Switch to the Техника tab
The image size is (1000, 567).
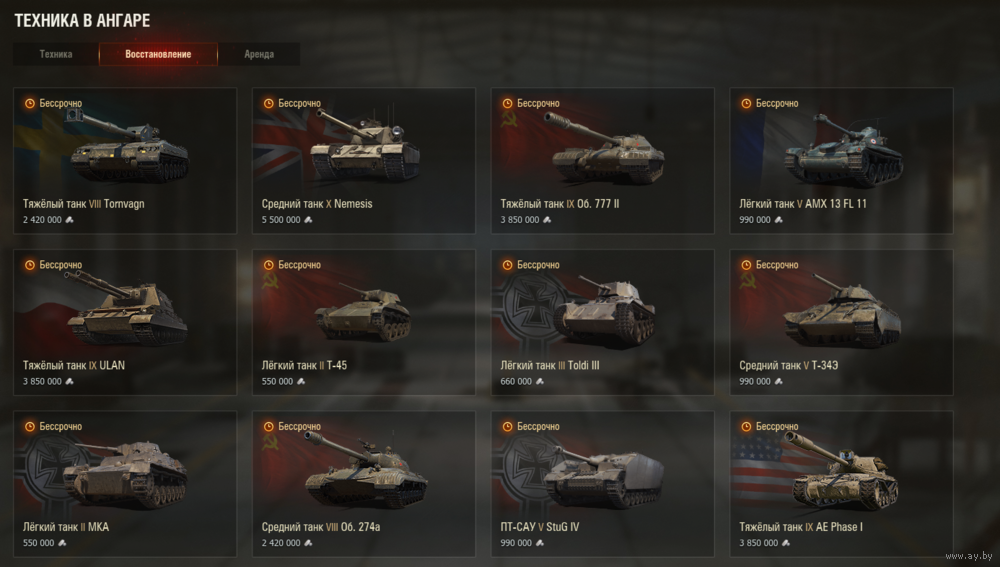point(56,54)
